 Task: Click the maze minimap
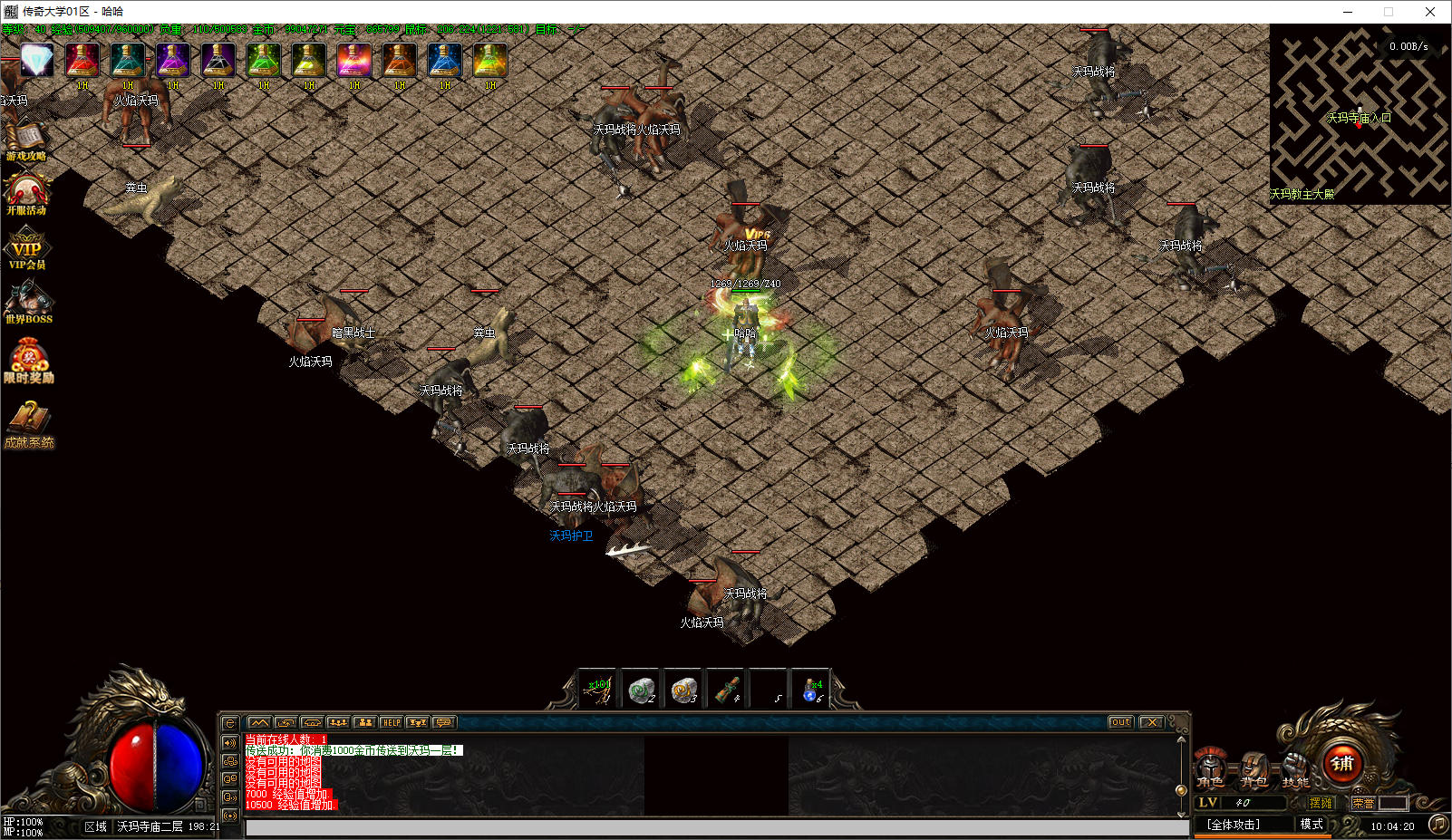point(1359,113)
